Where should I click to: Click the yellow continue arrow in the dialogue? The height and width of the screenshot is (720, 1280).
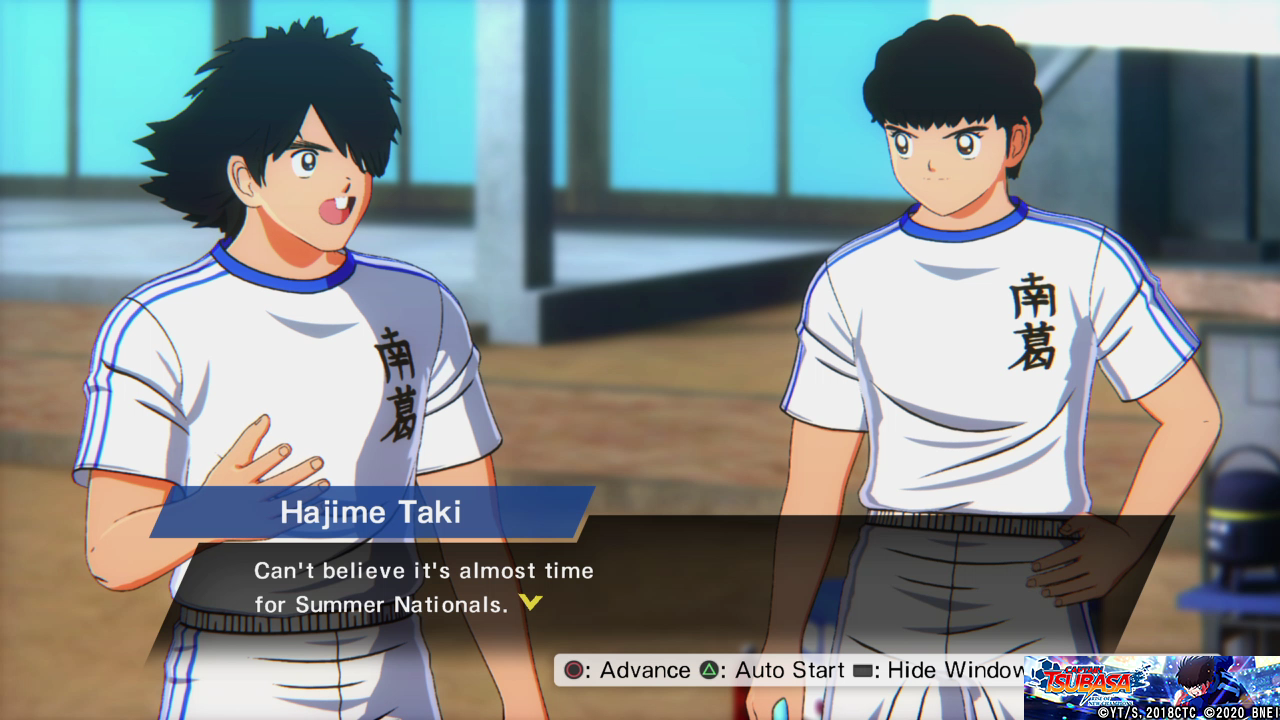[x=531, y=603]
